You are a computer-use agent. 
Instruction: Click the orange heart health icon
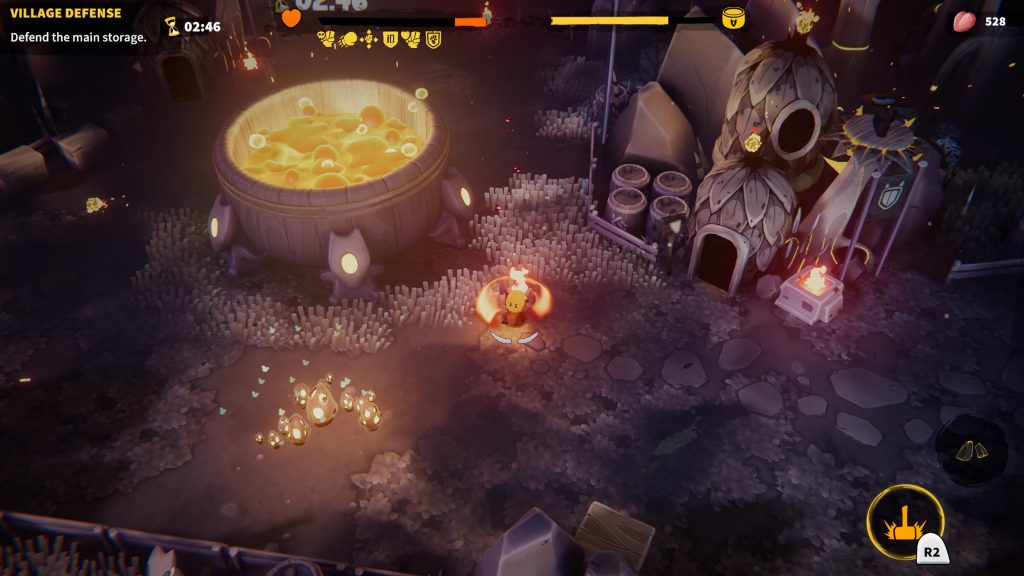(291, 18)
